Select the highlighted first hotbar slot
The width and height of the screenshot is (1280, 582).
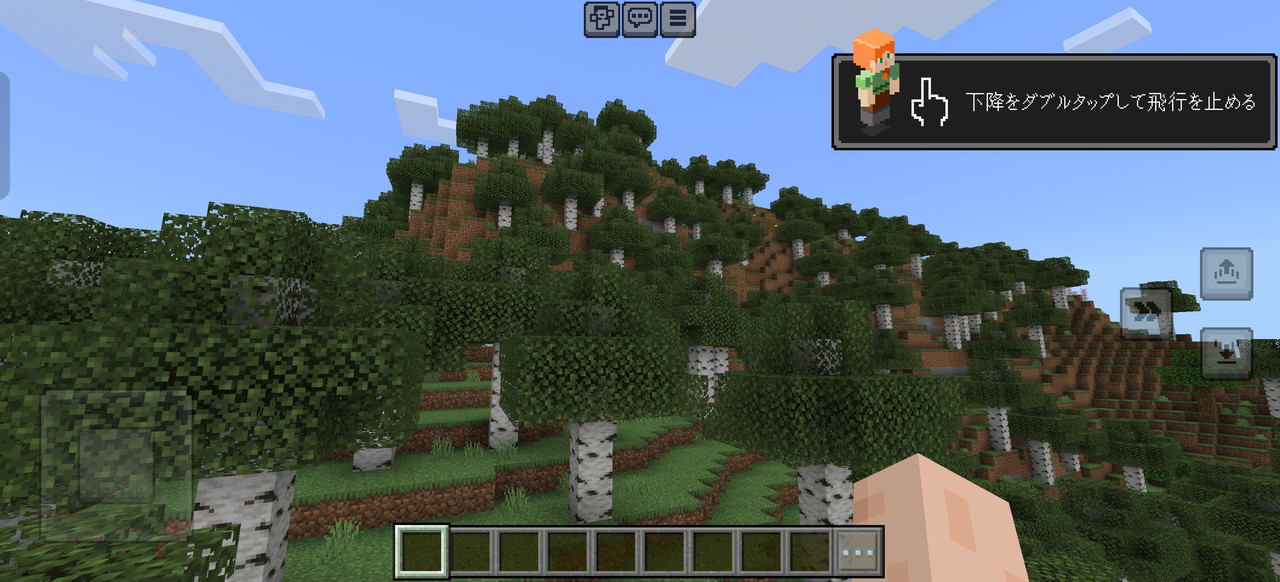421,552
